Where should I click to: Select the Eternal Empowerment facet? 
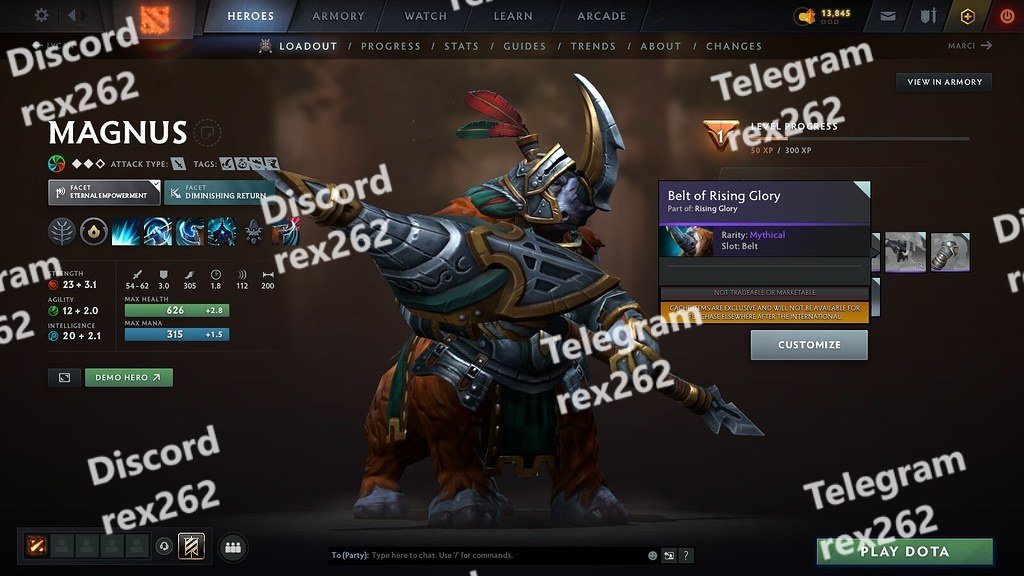click(104, 192)
